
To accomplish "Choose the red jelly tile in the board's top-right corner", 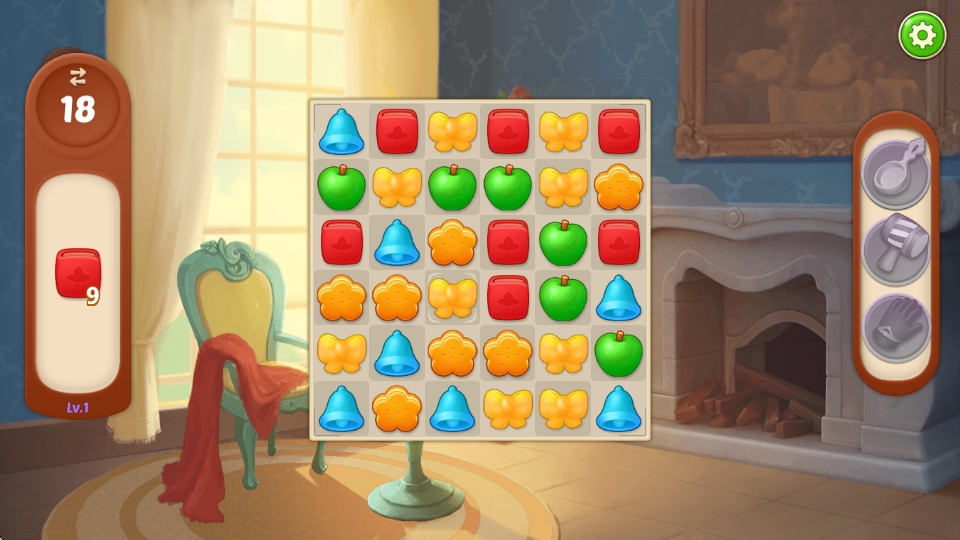I will coord(619,131).
